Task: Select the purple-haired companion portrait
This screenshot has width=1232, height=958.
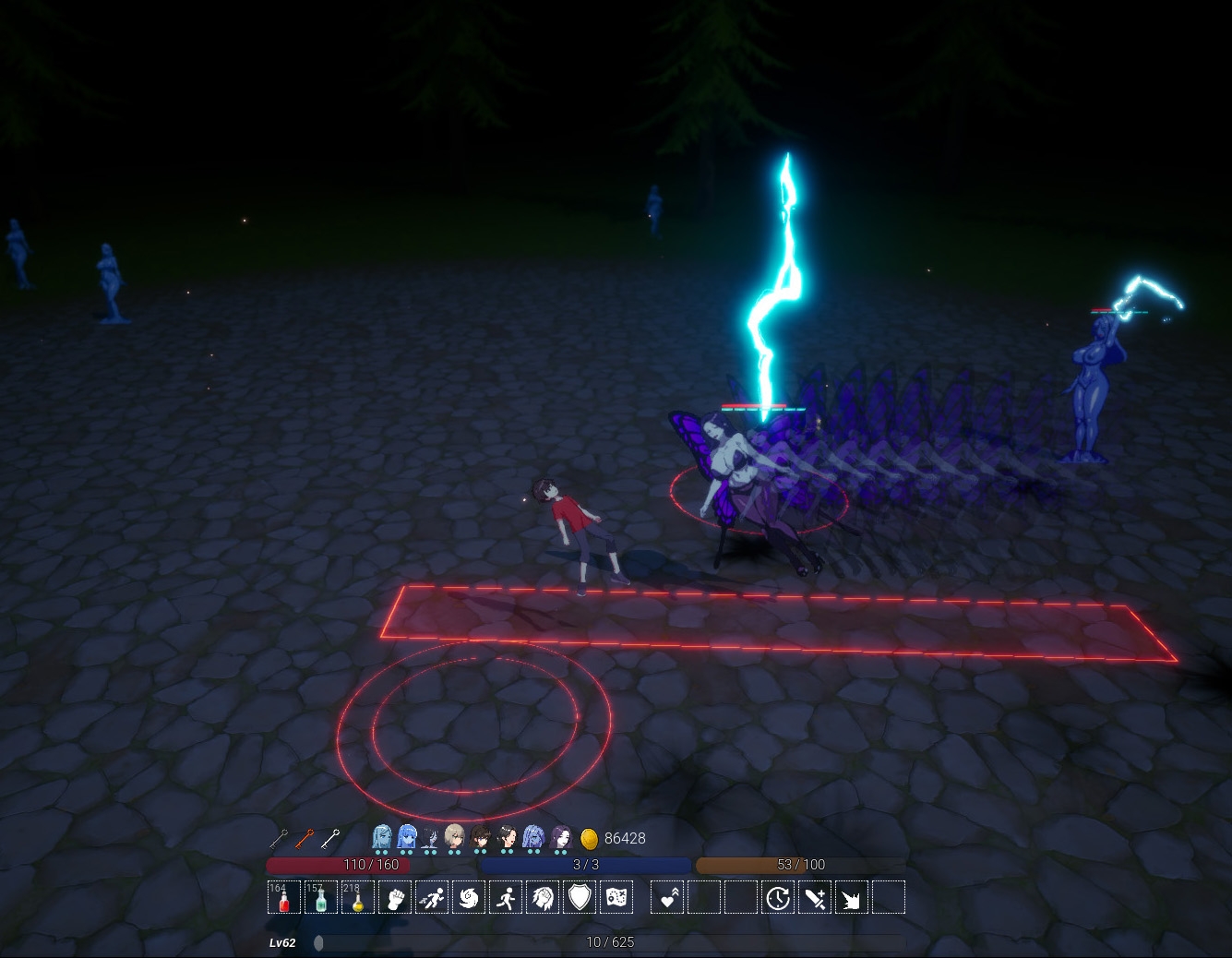Action: [x=561, y=837]
